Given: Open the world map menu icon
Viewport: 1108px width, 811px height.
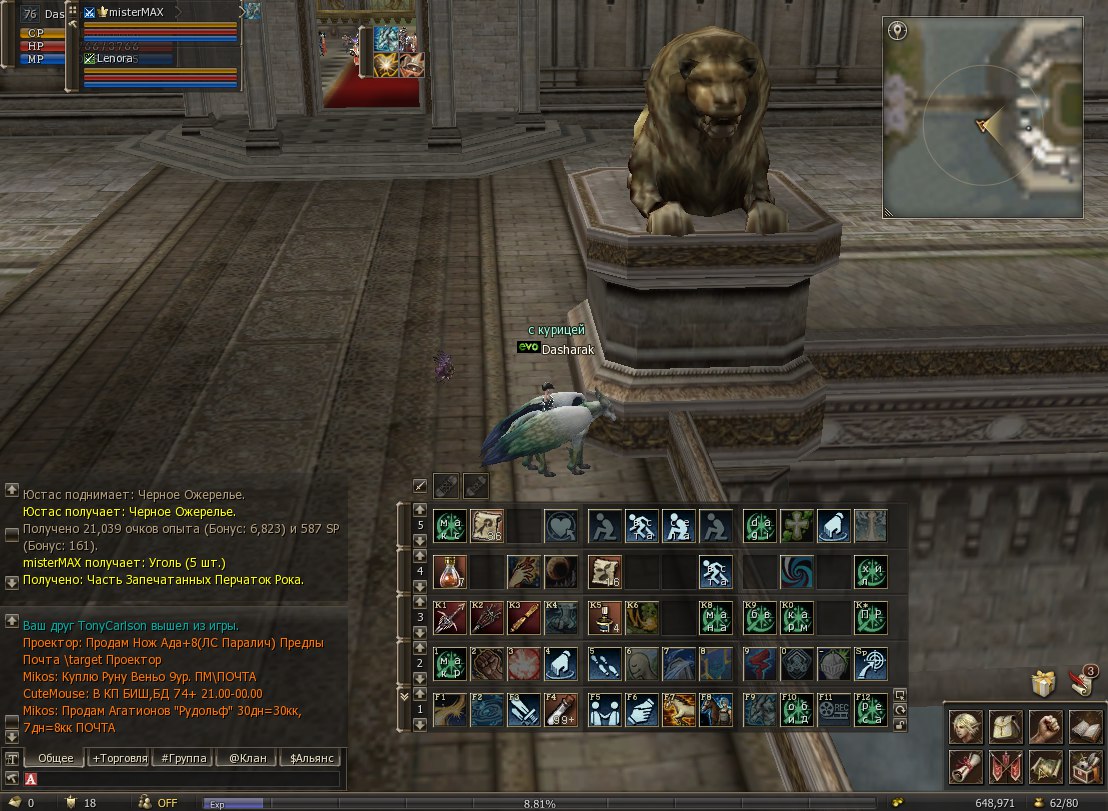Looking at the screenshot, I should [x=1045, y=767].
